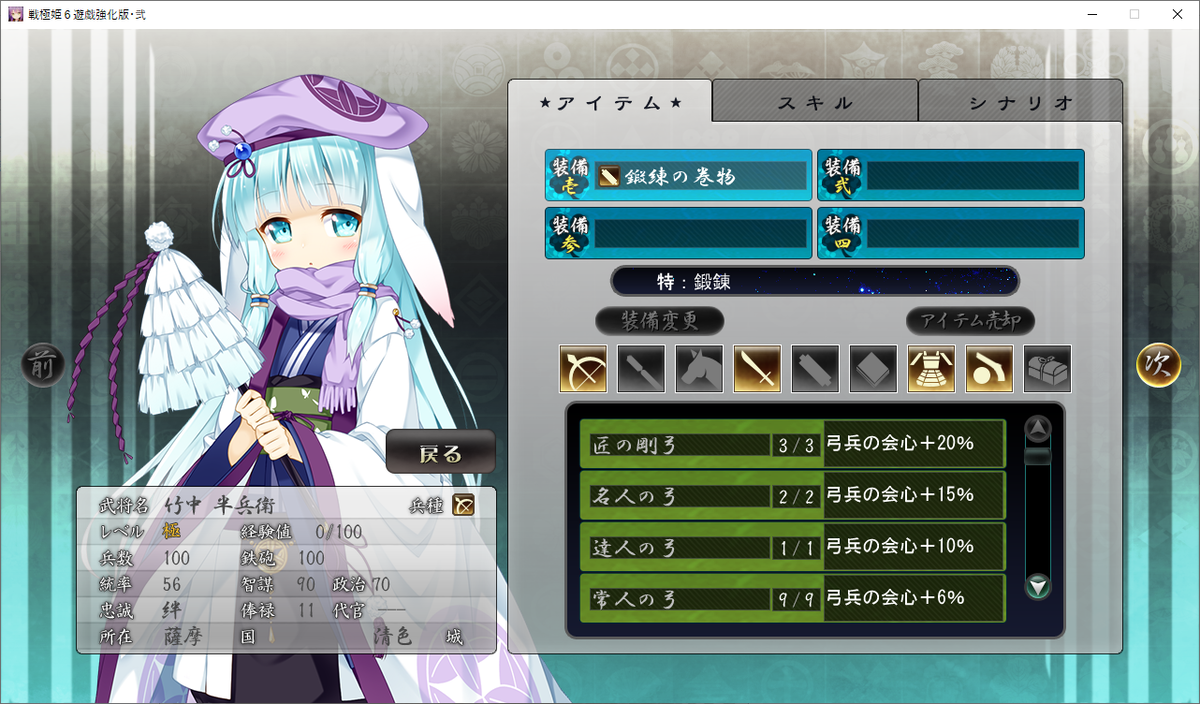Open the treasure chest item category
This screenshot has width=1200, height=704.
click(x=1047, y=369)
